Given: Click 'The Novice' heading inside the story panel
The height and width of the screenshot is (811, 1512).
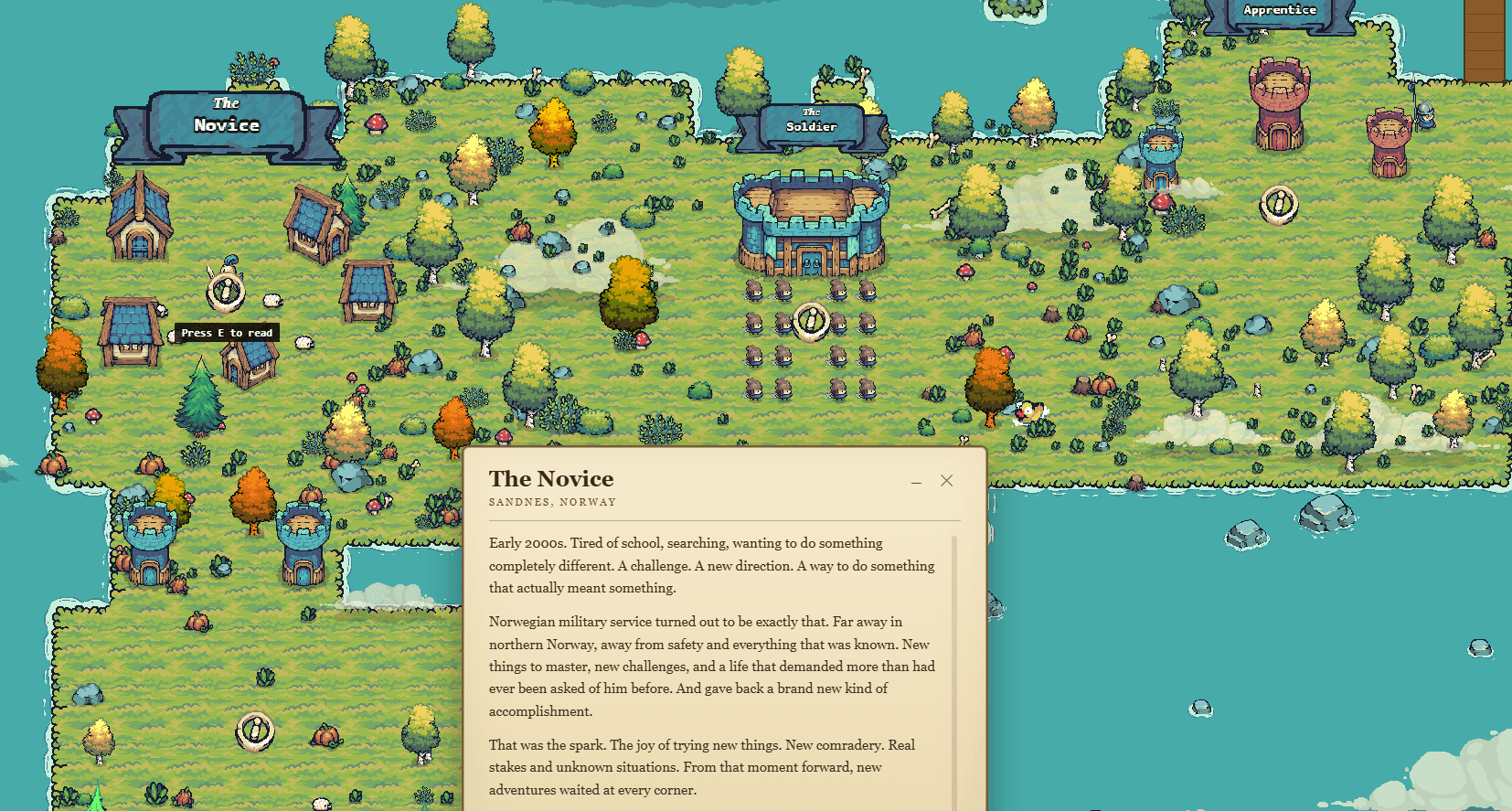Looking at the screenshot, I should click(x=549, y=479).
